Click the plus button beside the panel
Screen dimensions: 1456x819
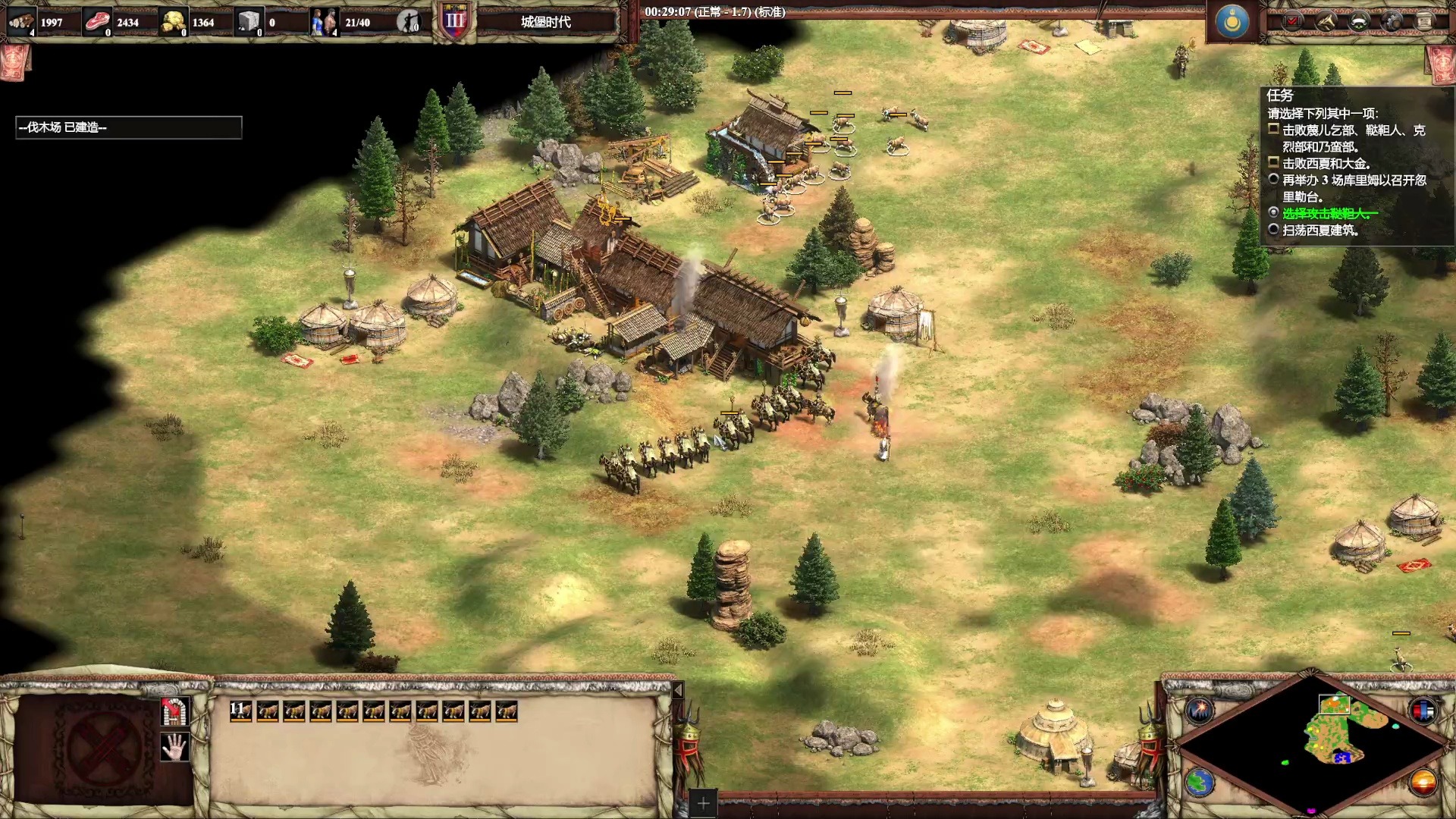coord(703,803)
